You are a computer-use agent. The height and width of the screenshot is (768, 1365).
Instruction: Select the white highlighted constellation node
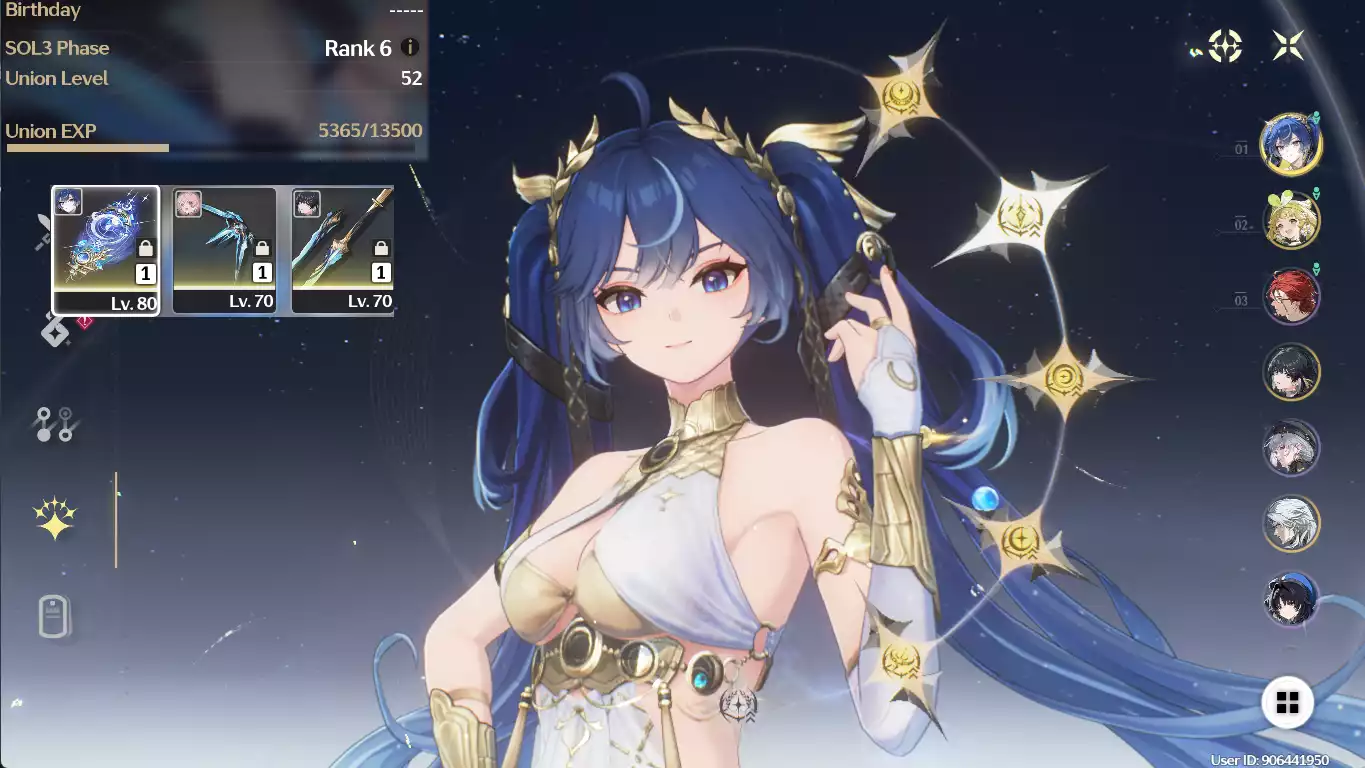[1019, 216]
